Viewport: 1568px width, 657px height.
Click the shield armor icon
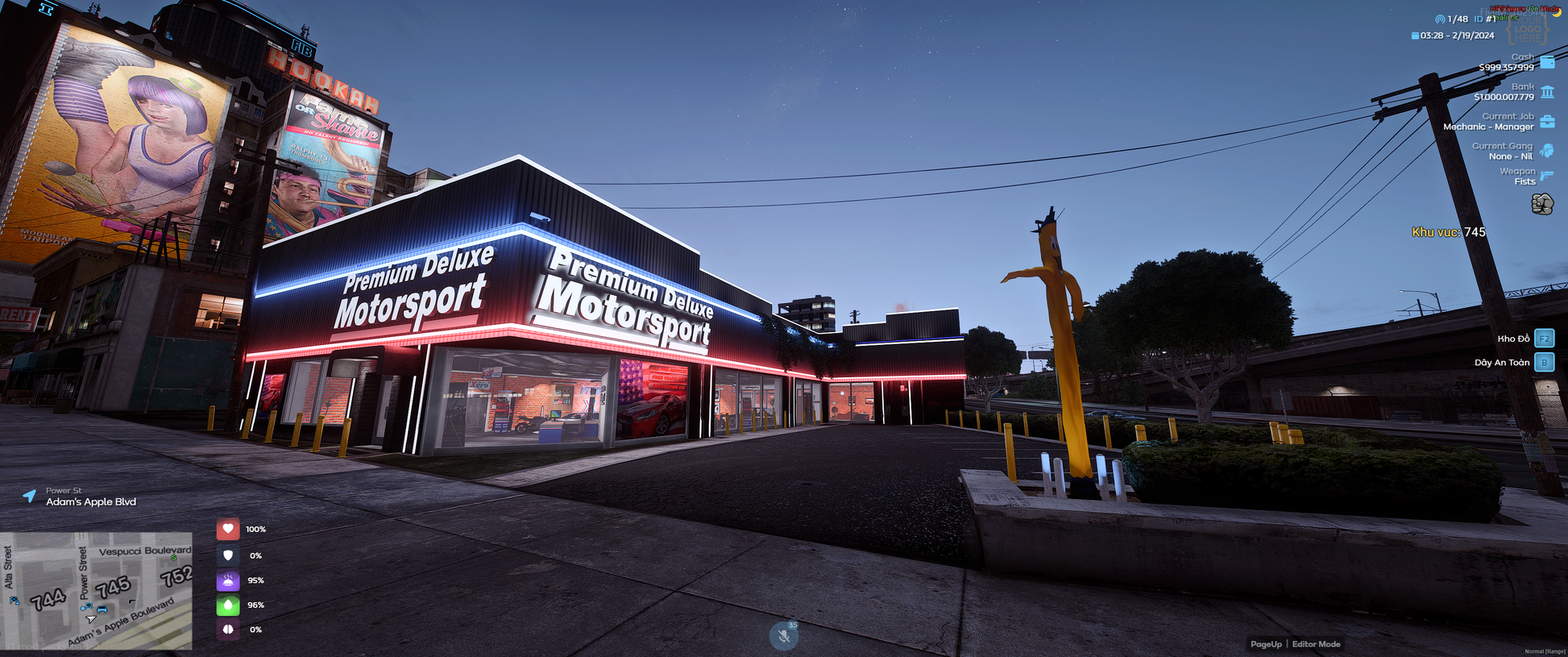pos(228,555)
